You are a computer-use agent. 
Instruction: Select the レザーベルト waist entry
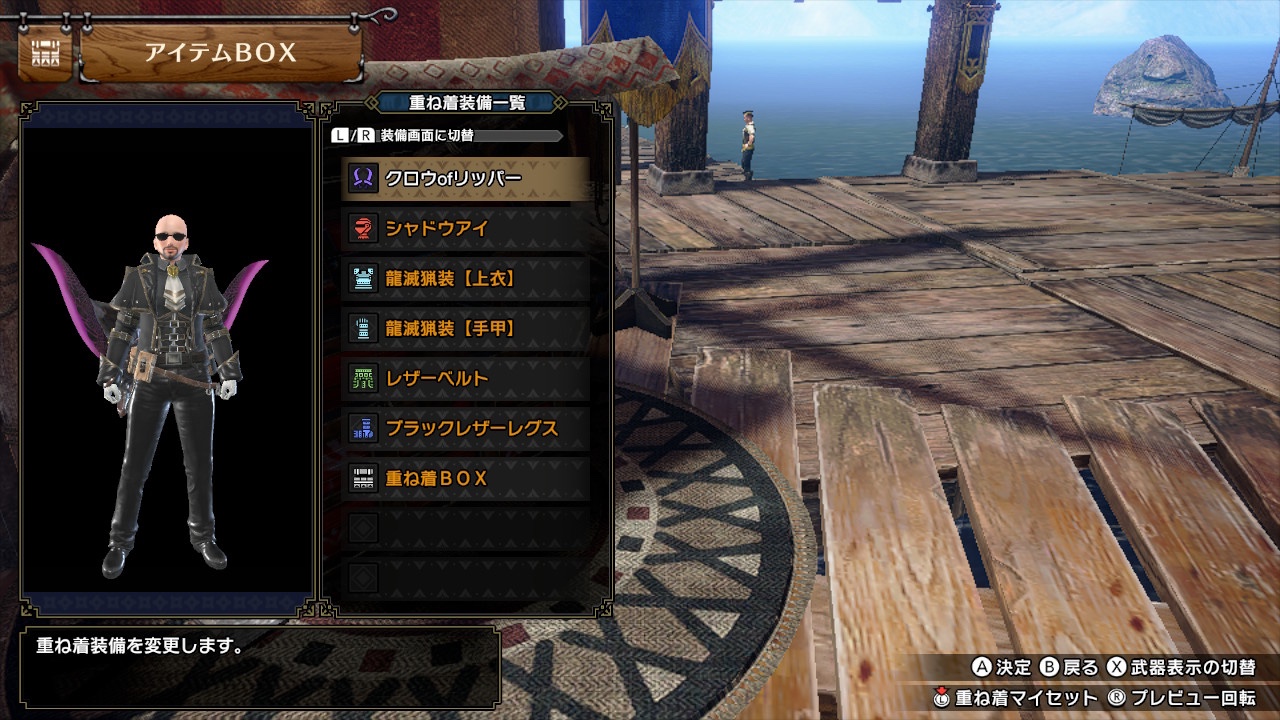(x=466, y=379)
